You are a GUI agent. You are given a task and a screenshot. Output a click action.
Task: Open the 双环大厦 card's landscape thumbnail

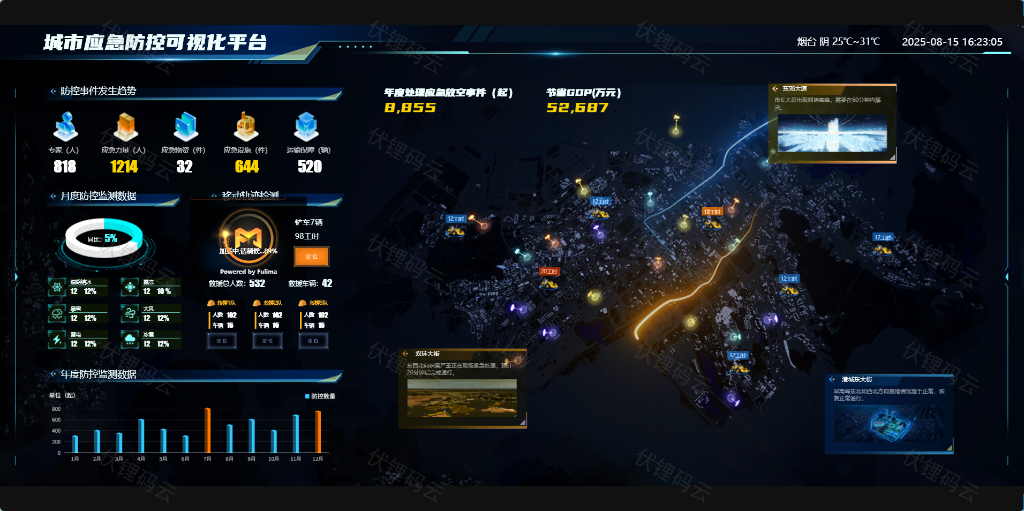(x=463, y=399)
